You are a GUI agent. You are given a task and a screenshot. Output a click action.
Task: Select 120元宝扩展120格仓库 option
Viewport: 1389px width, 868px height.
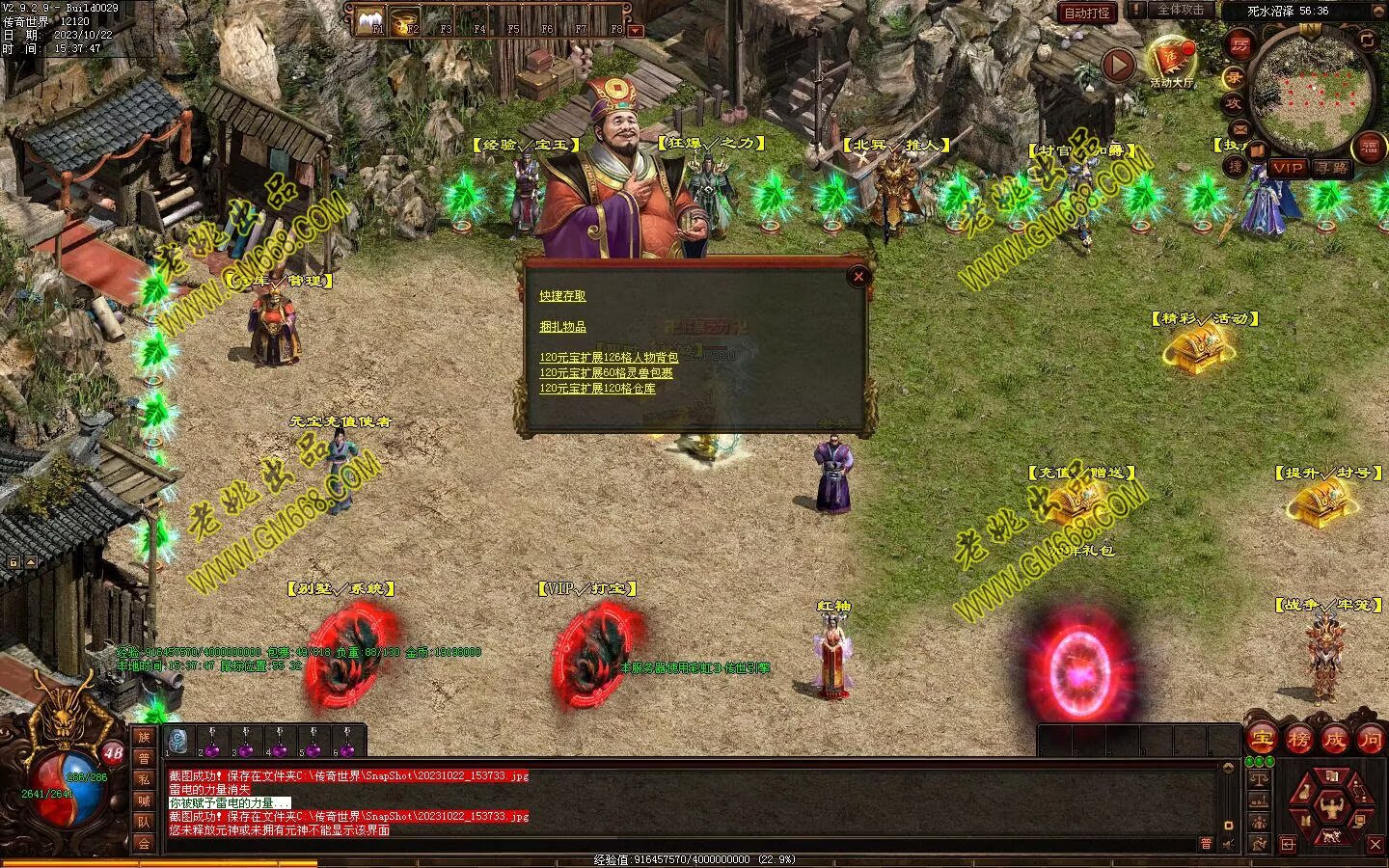[597, 389]
